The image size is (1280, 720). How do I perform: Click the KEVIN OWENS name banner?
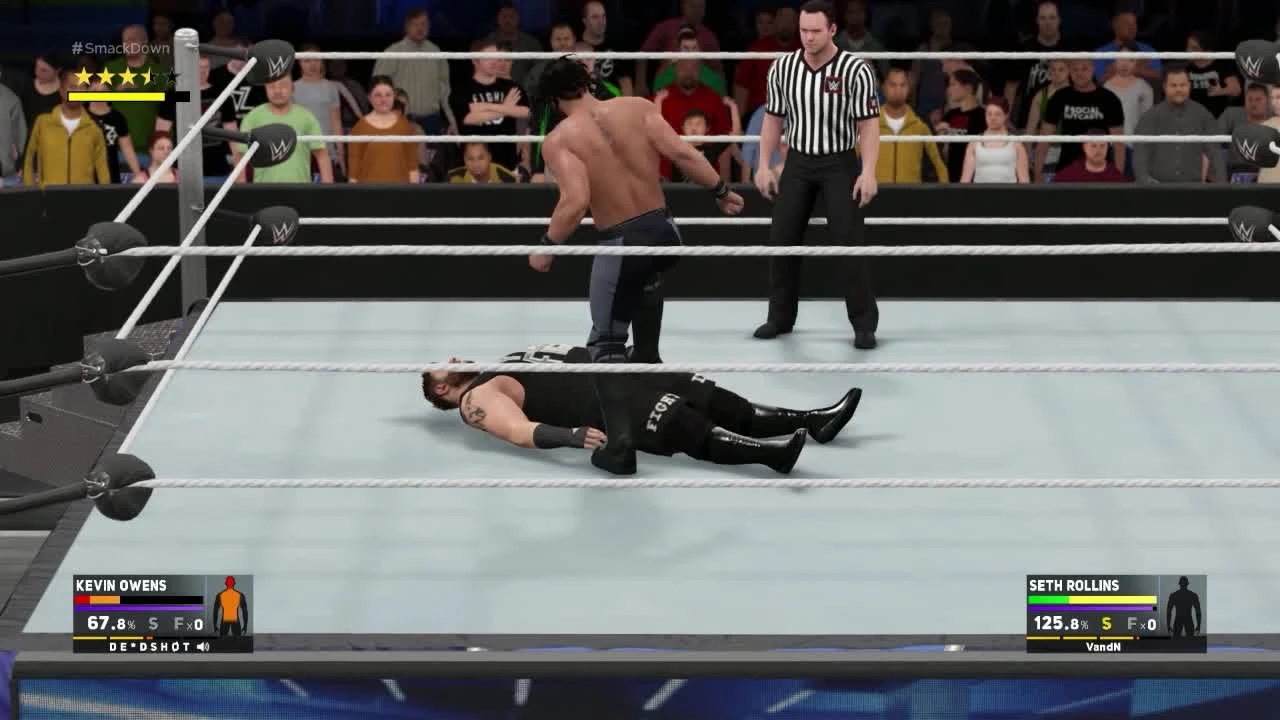click(122, 585)
